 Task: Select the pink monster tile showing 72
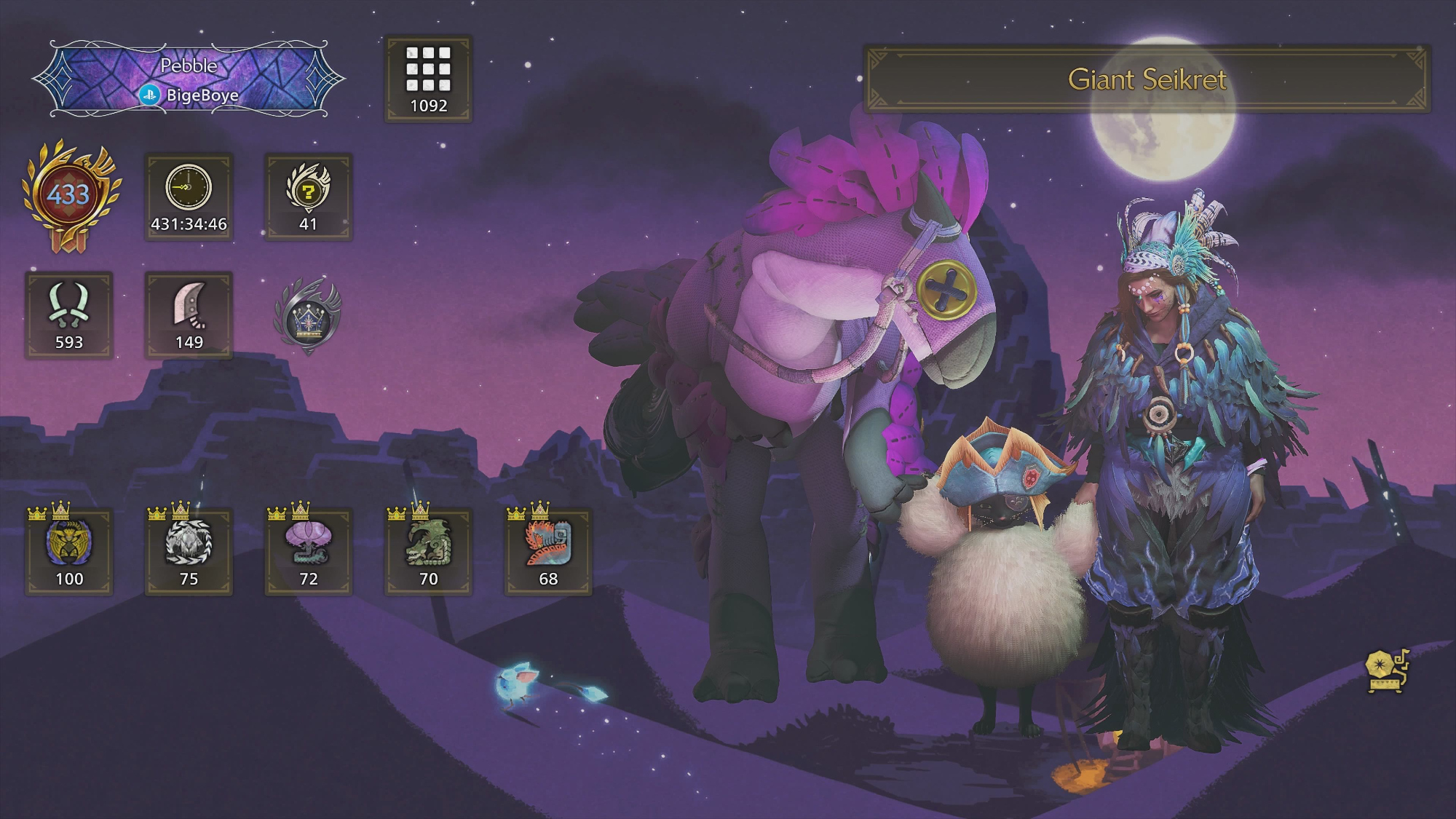[309, 551]
